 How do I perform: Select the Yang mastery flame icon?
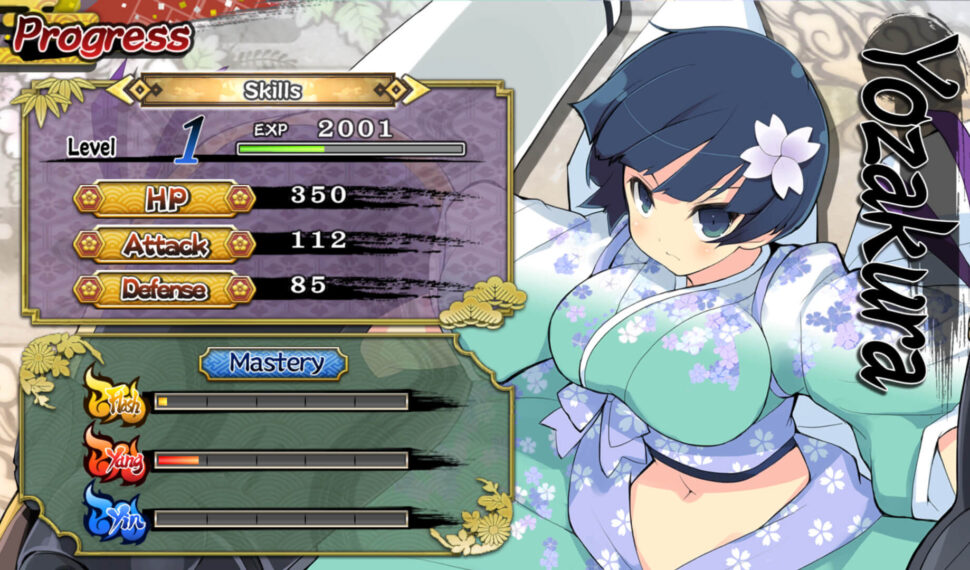pos(115,458)
